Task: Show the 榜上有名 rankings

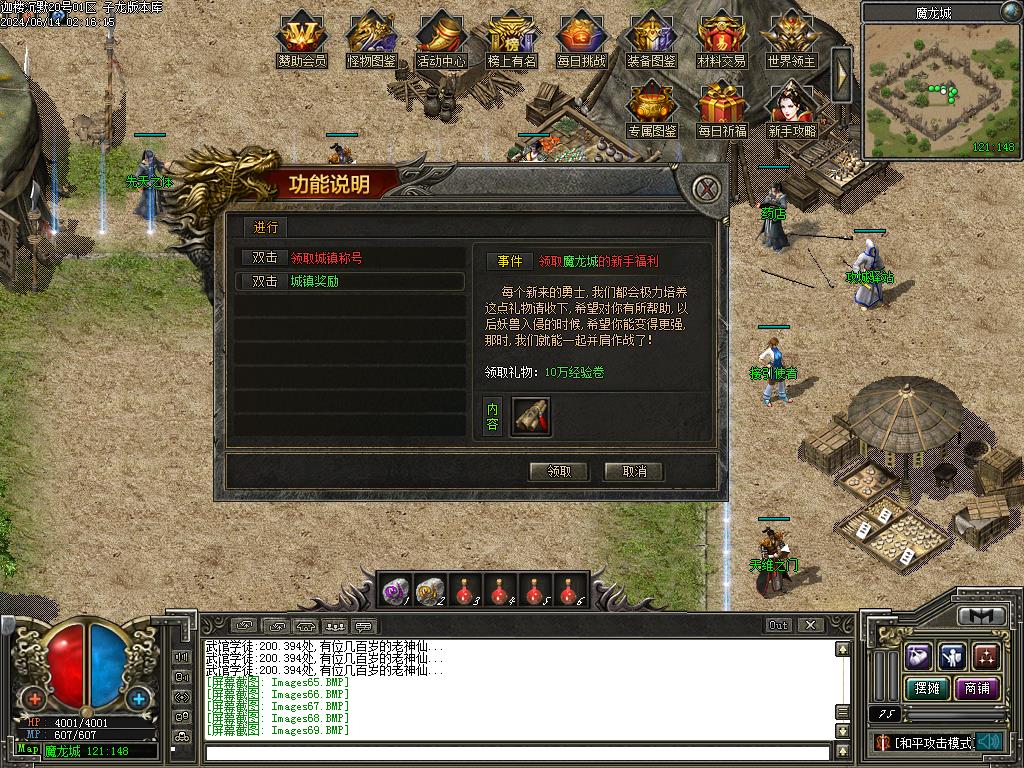Action: pos(512,40)
